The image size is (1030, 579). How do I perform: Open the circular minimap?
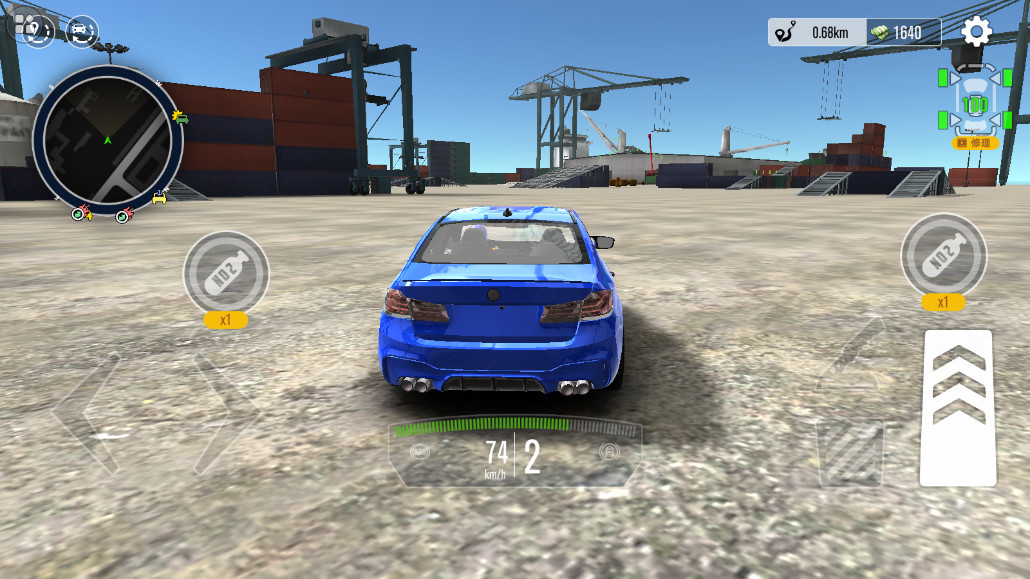(x=107, y=139)
